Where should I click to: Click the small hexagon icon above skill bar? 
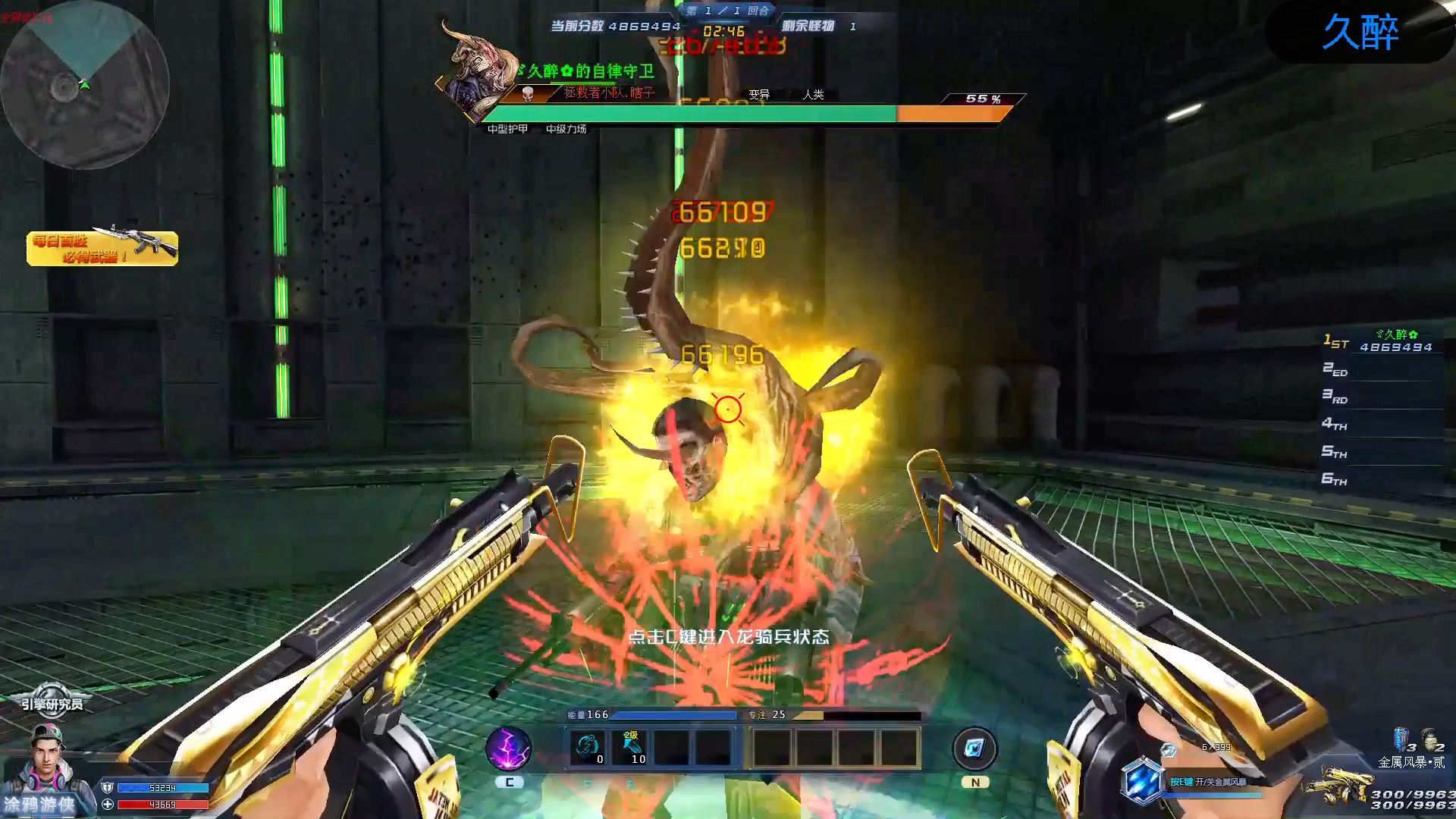click(x=1169, y=750)
